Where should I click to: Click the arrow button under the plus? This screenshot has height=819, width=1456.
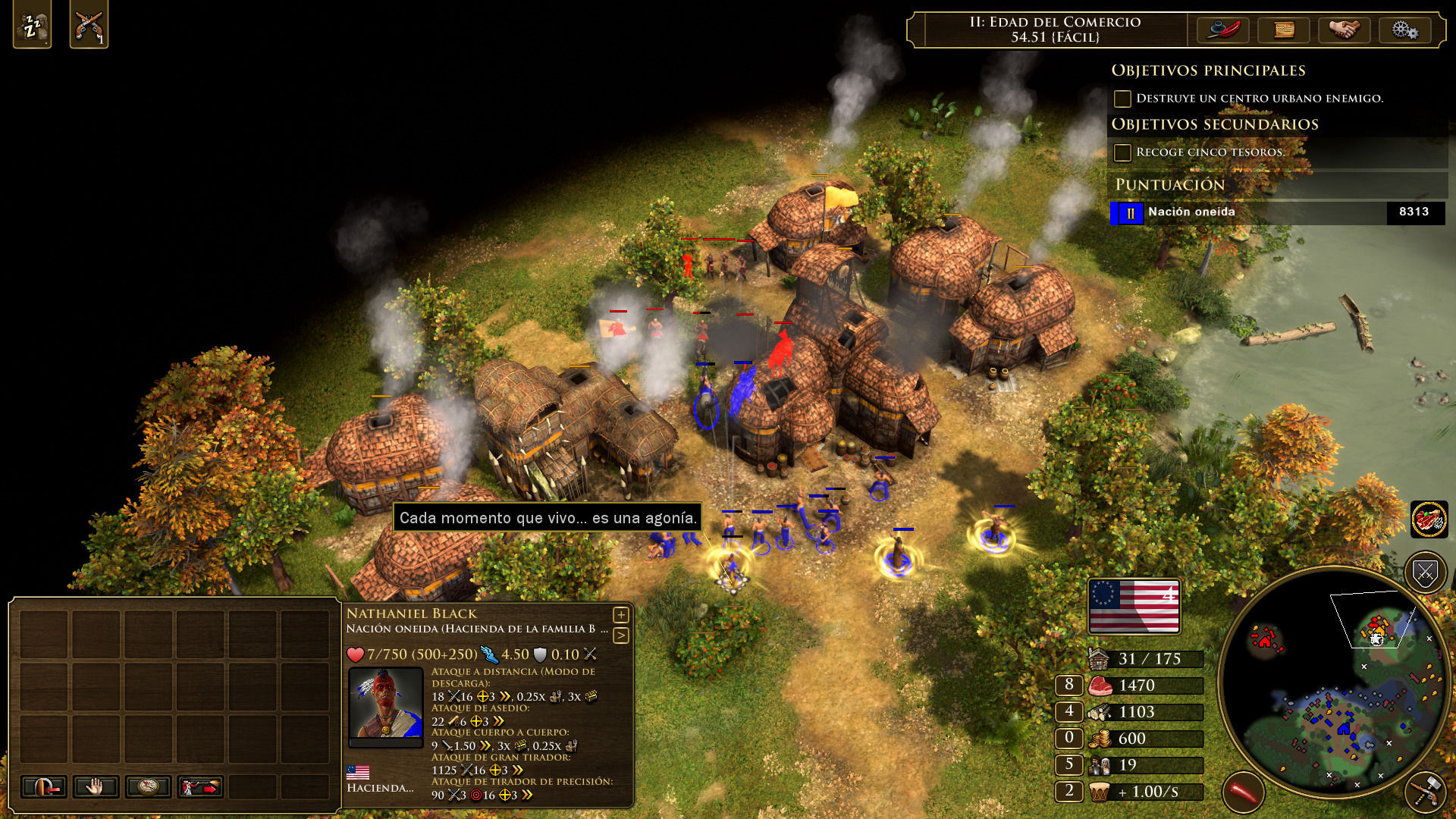click(621, 635)
